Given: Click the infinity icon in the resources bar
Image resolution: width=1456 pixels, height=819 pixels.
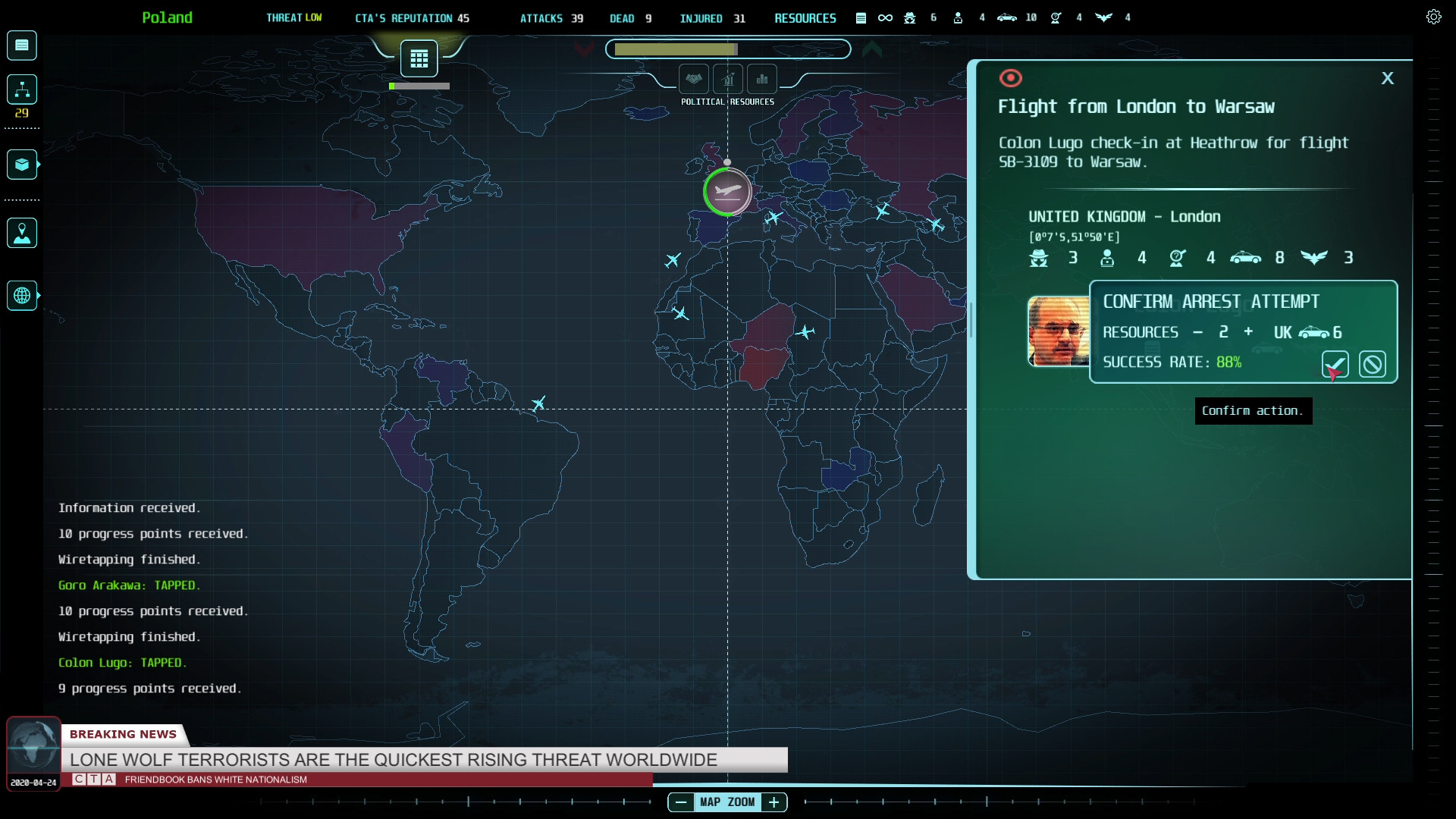Looking at the screenshot, I should (884, 17).
